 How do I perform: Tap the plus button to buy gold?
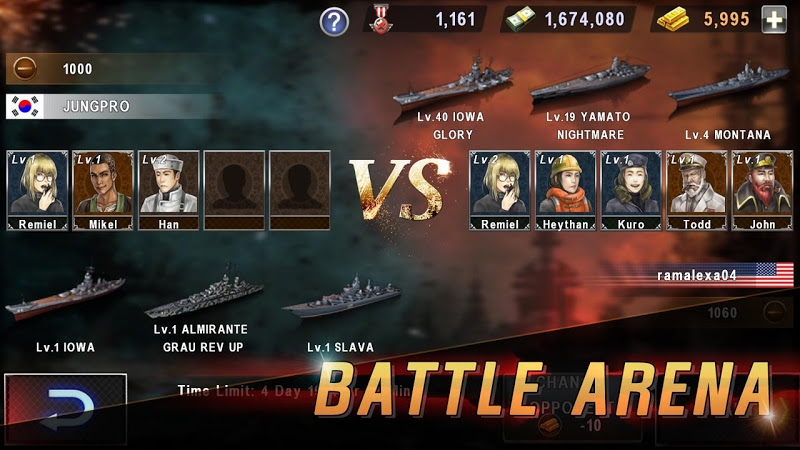click(773, 19)
